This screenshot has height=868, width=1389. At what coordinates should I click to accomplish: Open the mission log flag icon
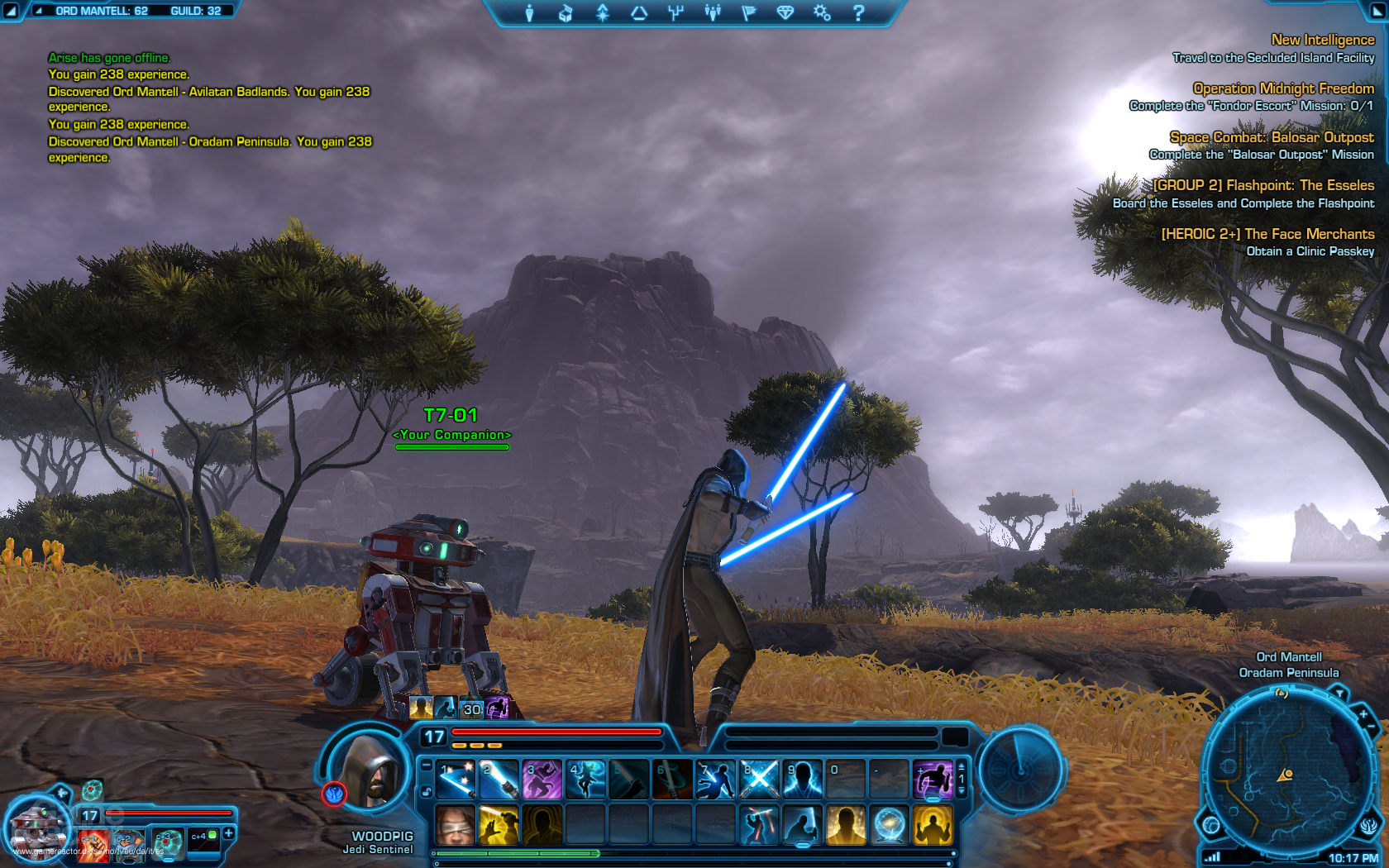[747, 12]
